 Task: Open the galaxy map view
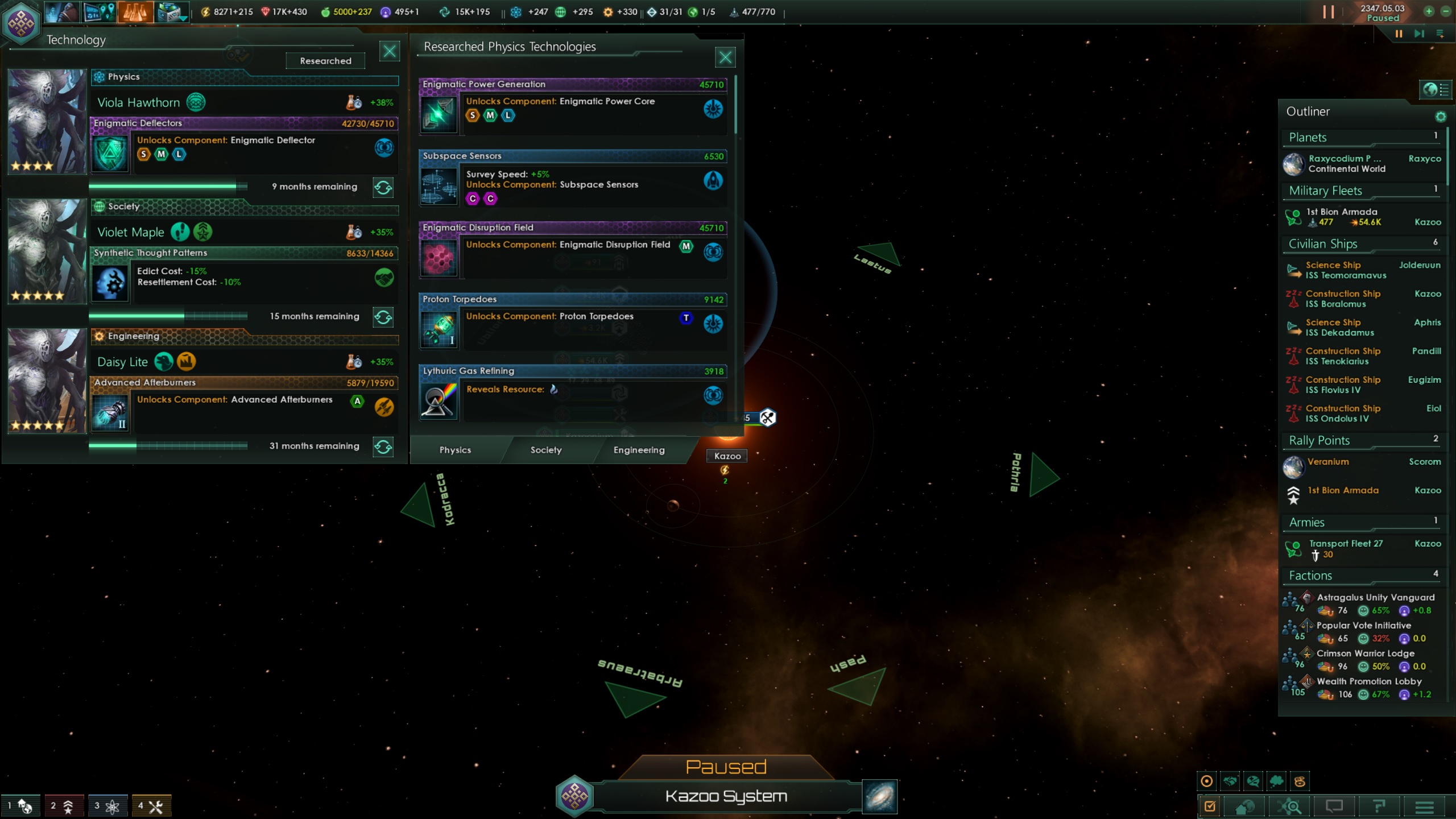click(879, 796)
